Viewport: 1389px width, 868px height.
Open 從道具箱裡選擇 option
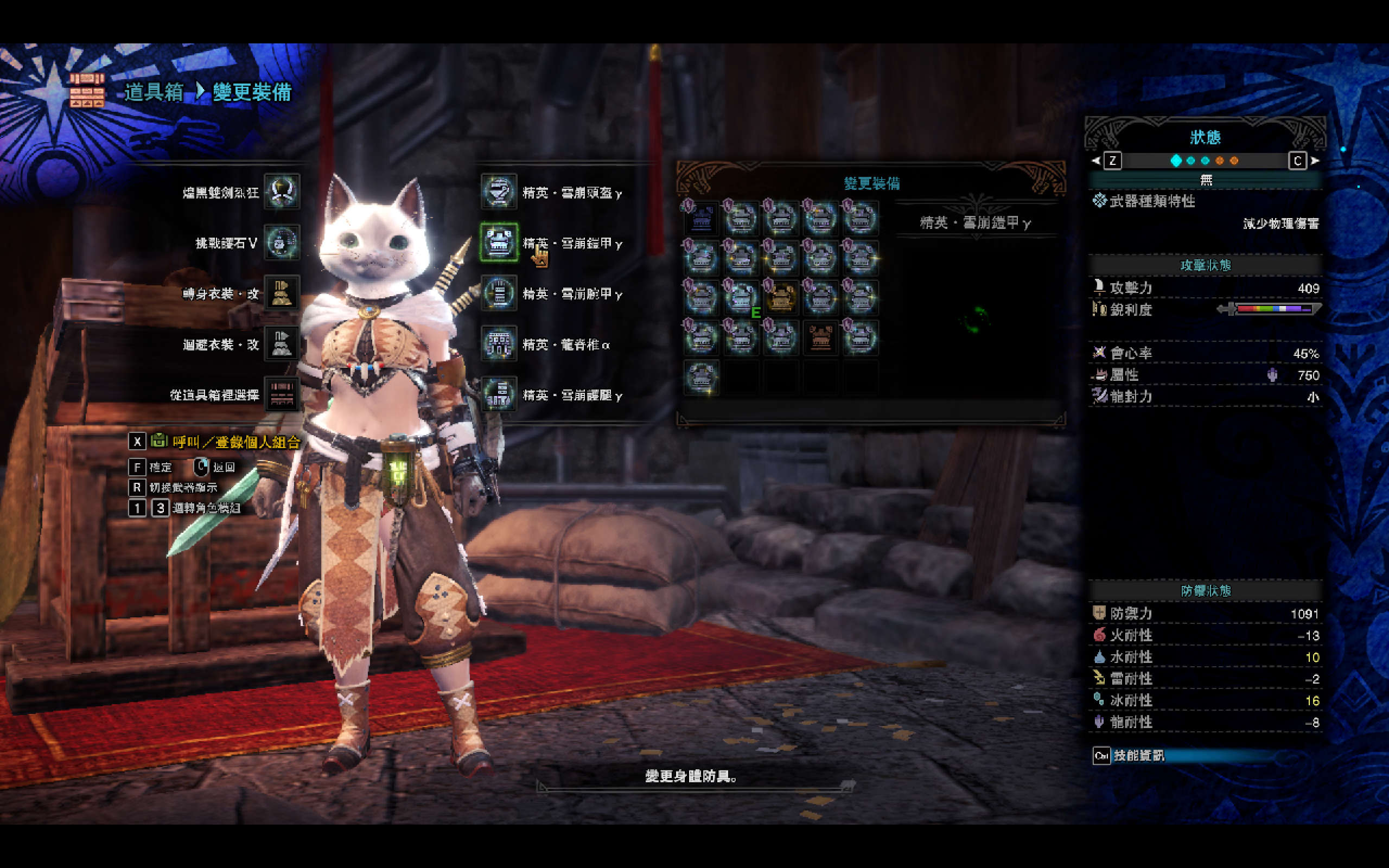281,394
